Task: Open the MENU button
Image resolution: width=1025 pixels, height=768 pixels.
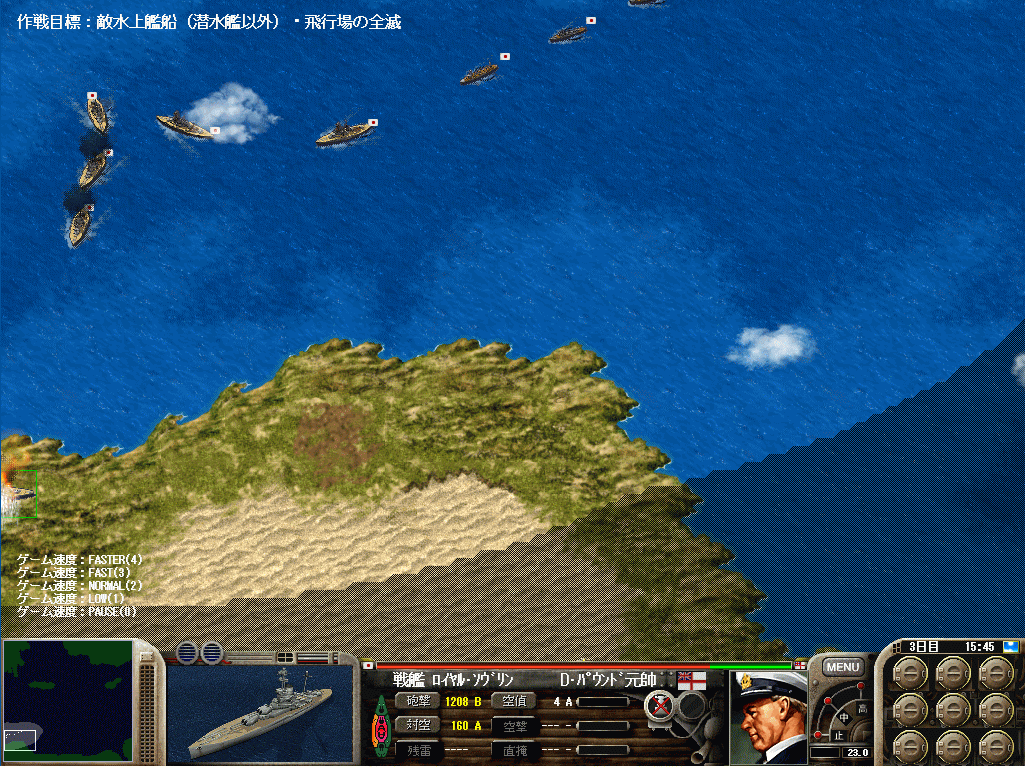Action: [x=842, y=667]
